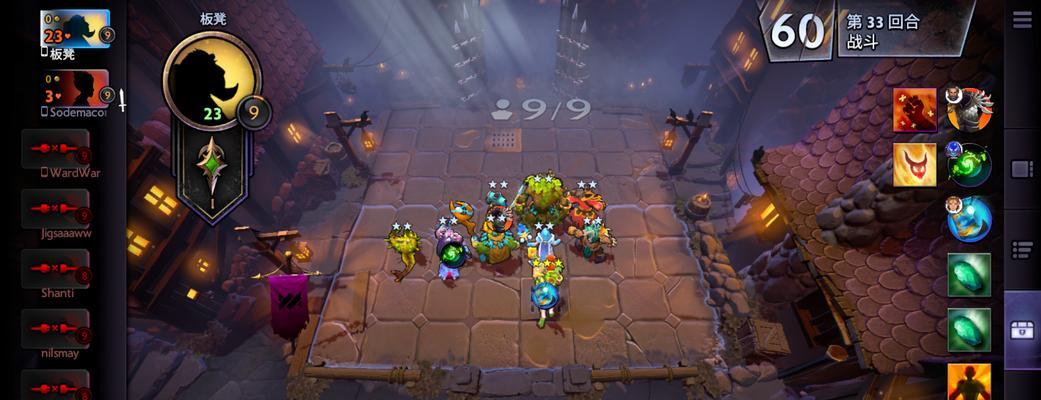This screenshot has height=400, width=1041.
Task: Inspect the blue orb item icon
Action: (x=968, y=219)
